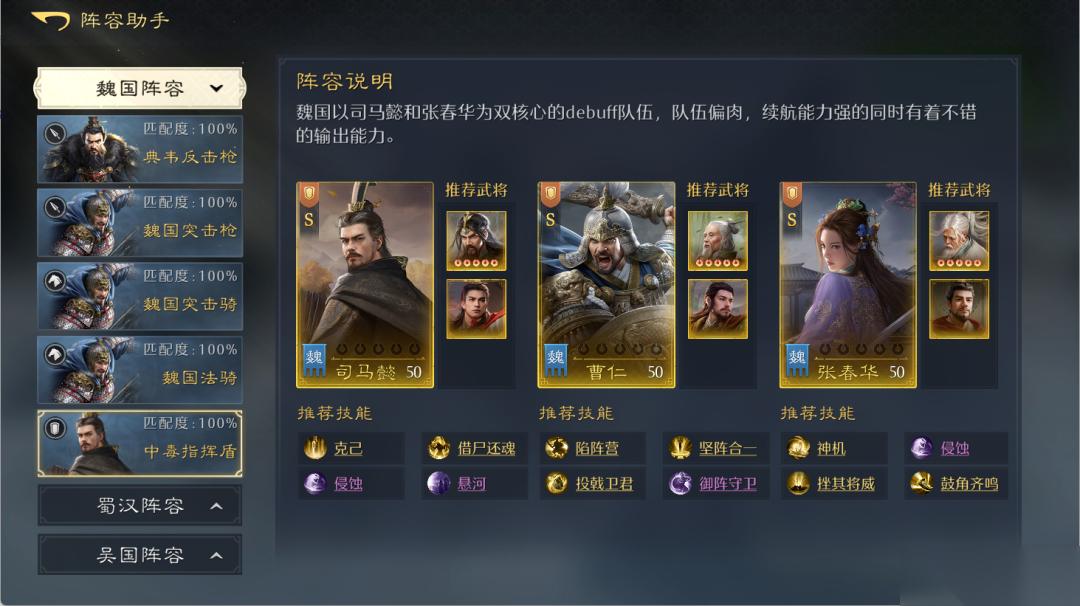Expand the 蜀汉阵容 section

[140, 506]
